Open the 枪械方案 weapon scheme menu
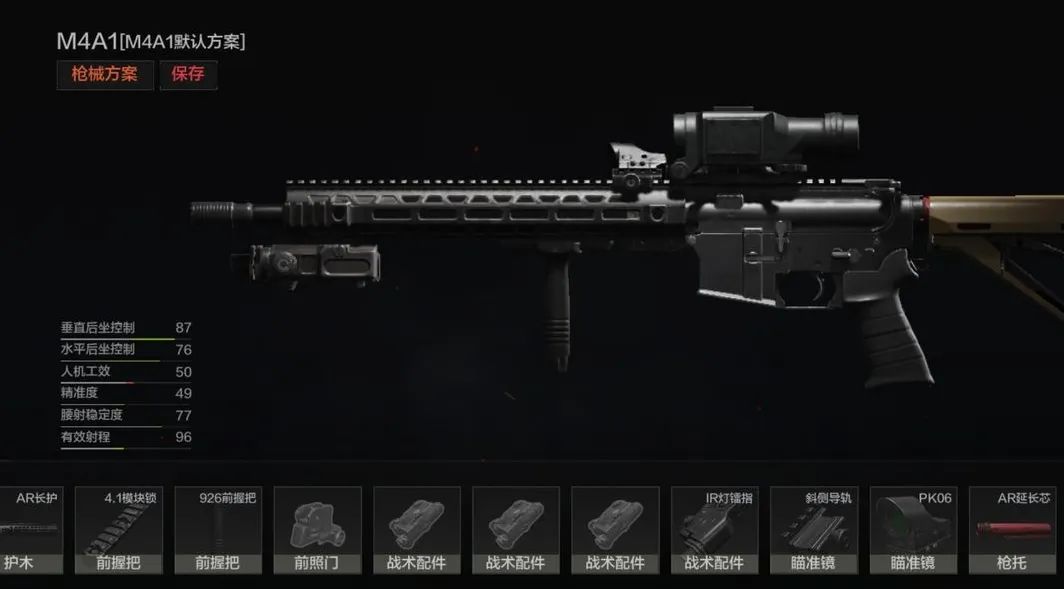The image size is (1064, 589). click(x=105, y=75)
